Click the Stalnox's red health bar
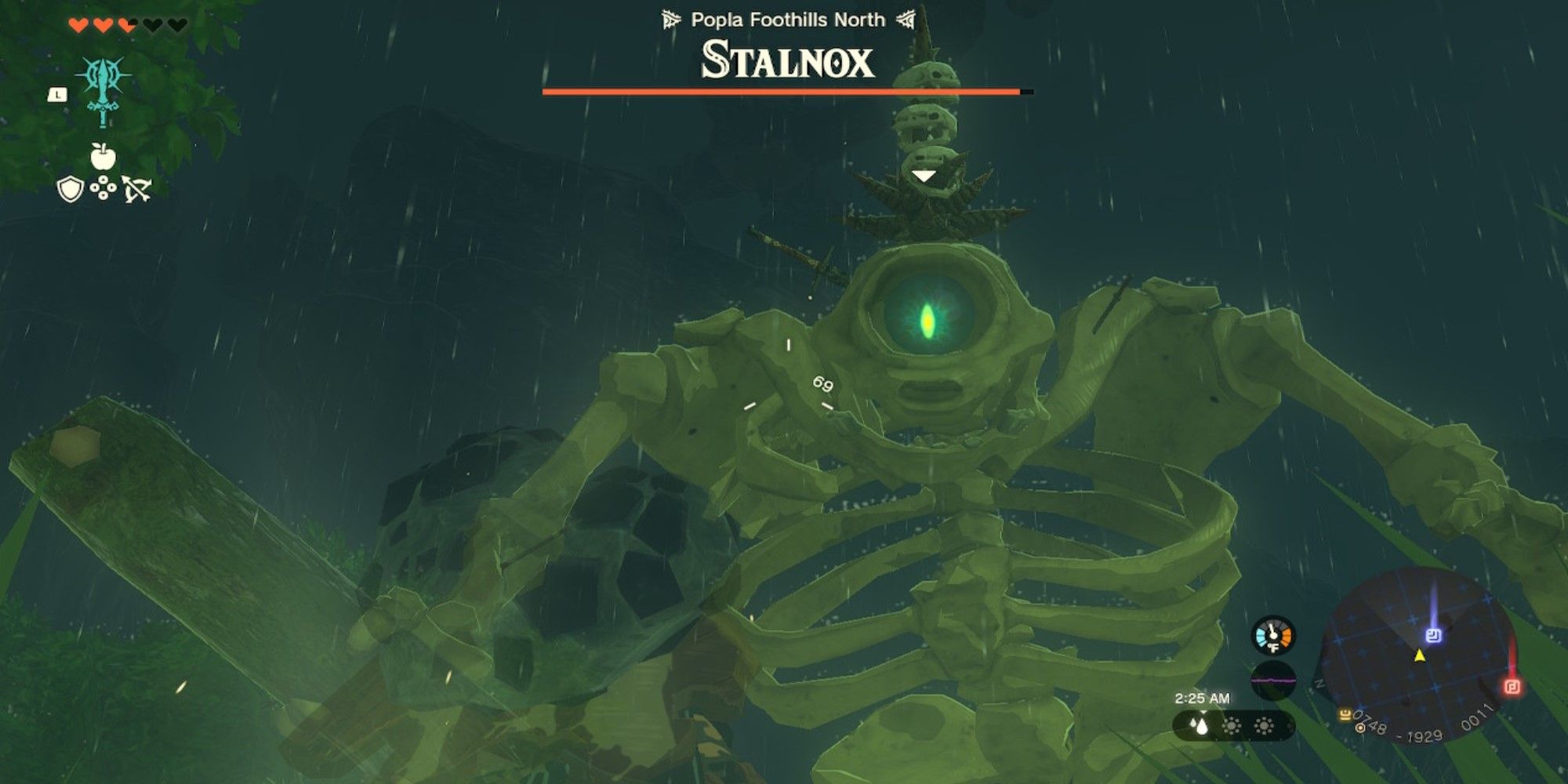The width and height of the screenshot is (1568, 784). point(784,93)
